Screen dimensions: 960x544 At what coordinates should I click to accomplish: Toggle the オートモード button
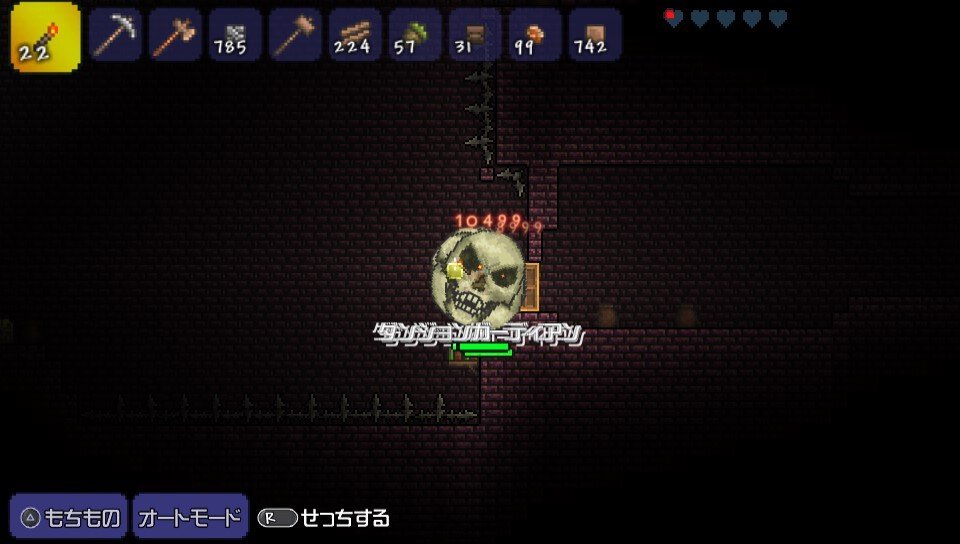[x=190, y=517]
